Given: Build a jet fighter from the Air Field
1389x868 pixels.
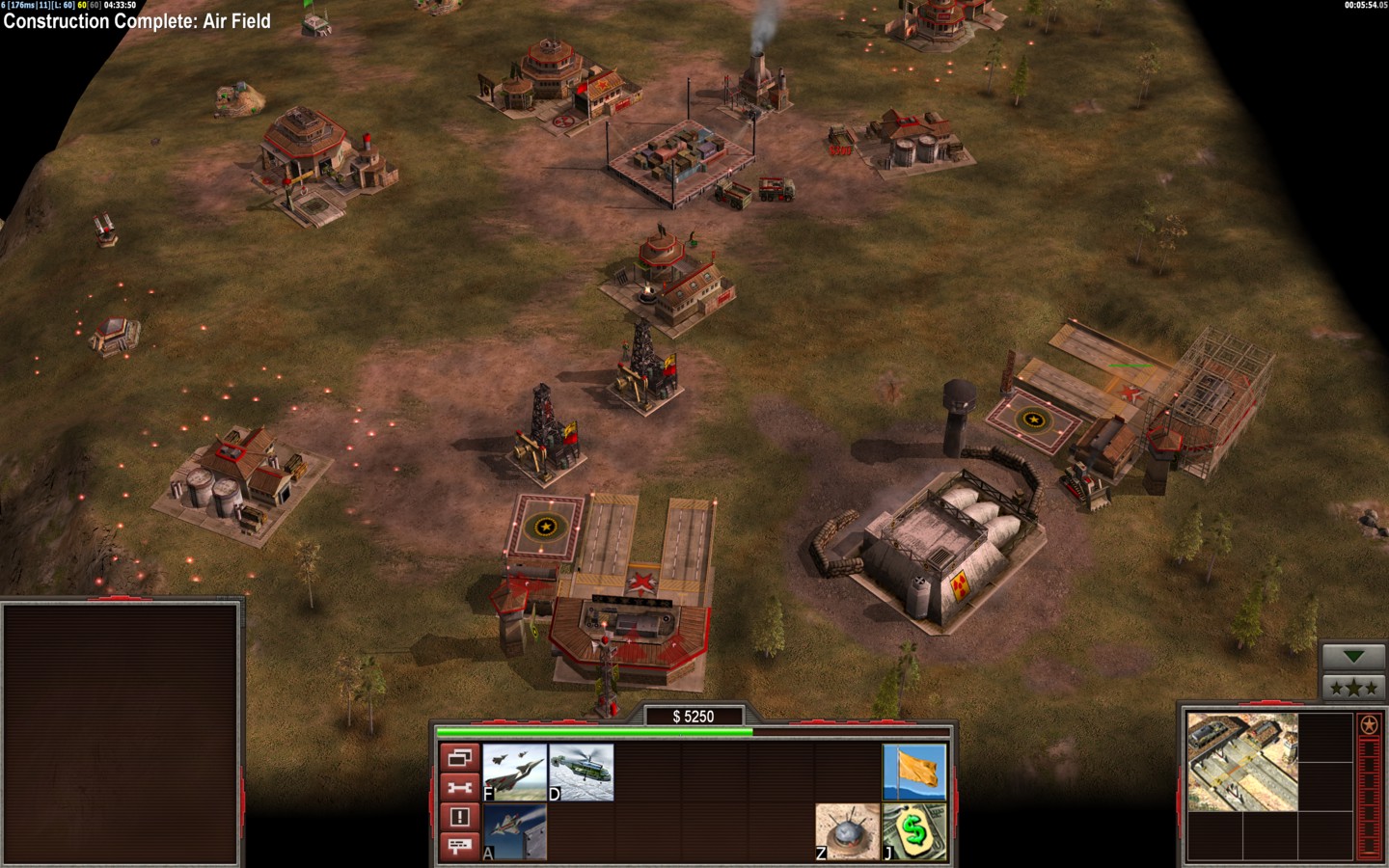Looking at the screenshot, I should point(514,773).
